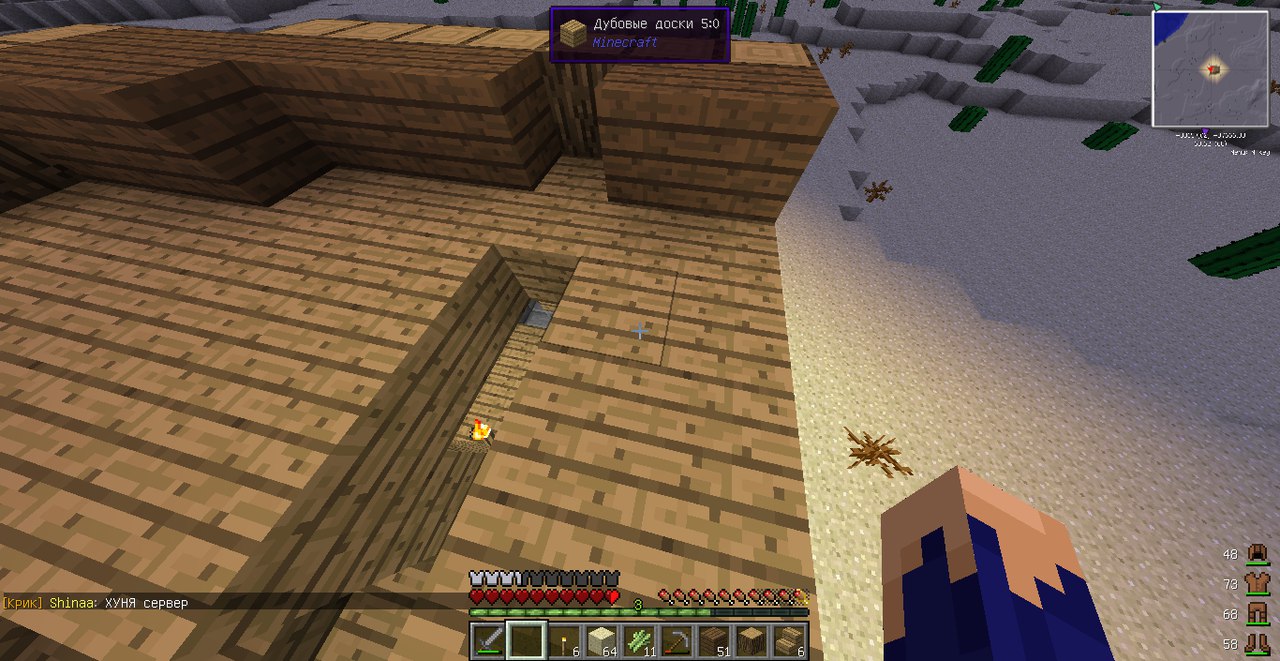Click the leather boots durability icon

[1257, 643]
